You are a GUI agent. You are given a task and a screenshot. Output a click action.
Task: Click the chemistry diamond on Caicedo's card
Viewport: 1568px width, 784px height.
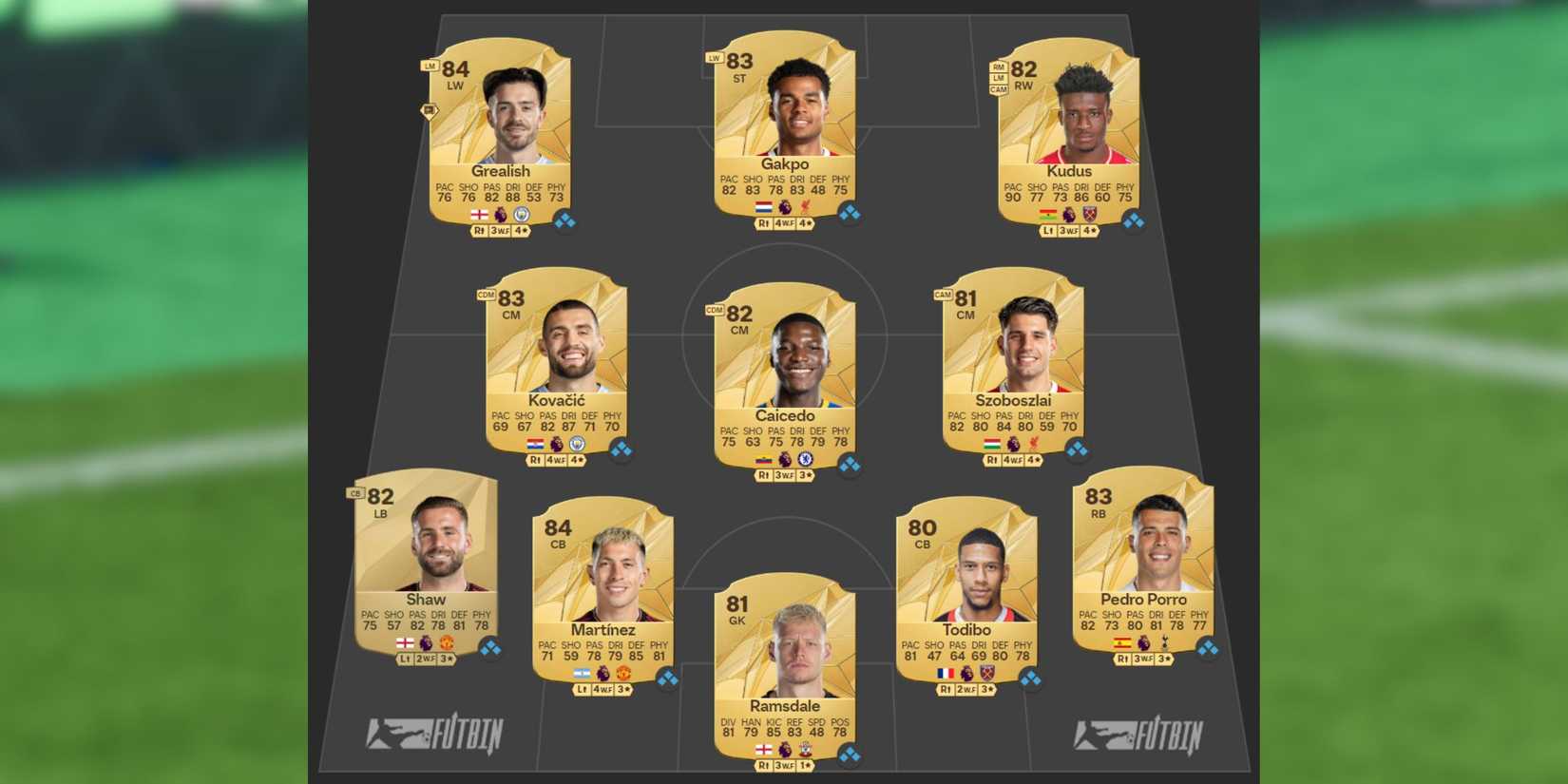850,463
